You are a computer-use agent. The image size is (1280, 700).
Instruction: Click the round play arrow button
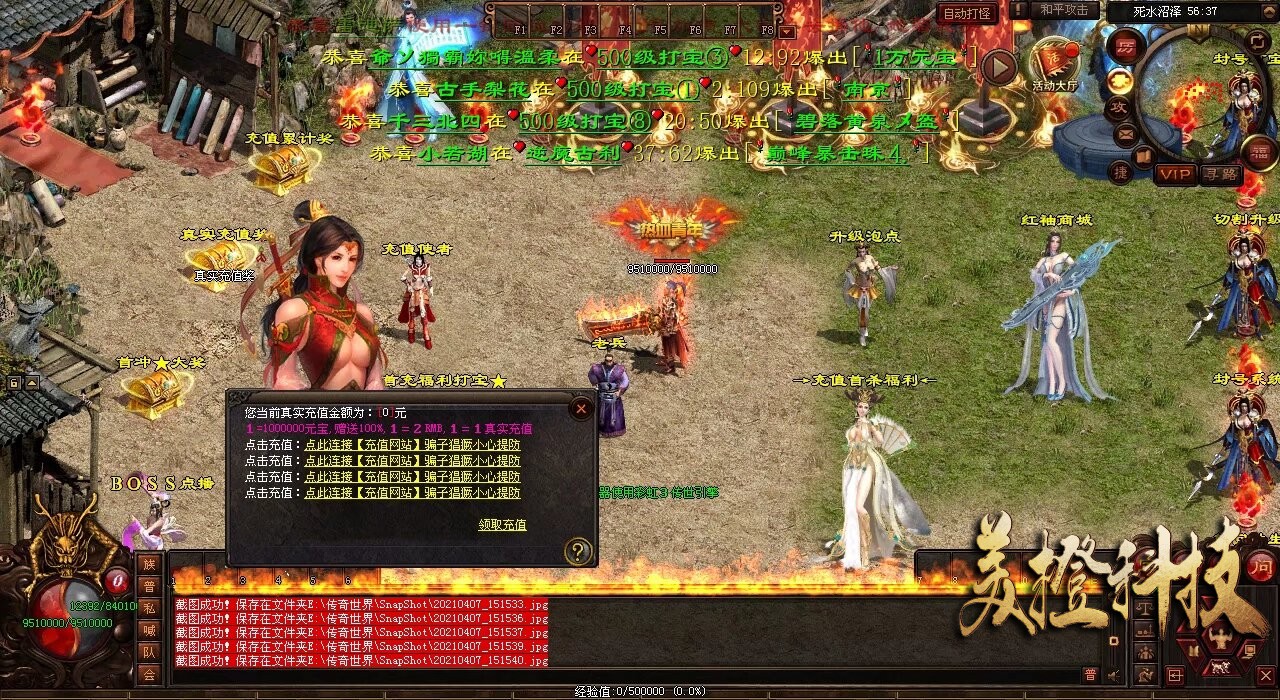[x=998, y=67]
